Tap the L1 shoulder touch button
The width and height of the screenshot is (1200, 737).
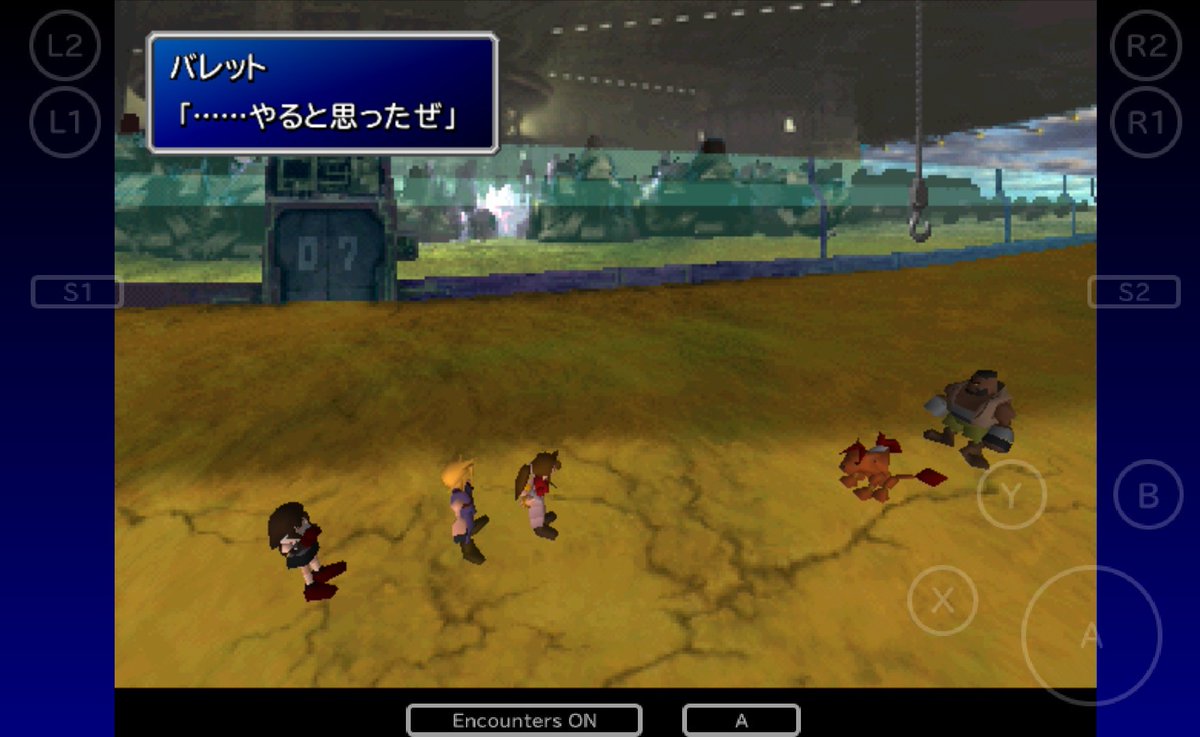point(65,122)
